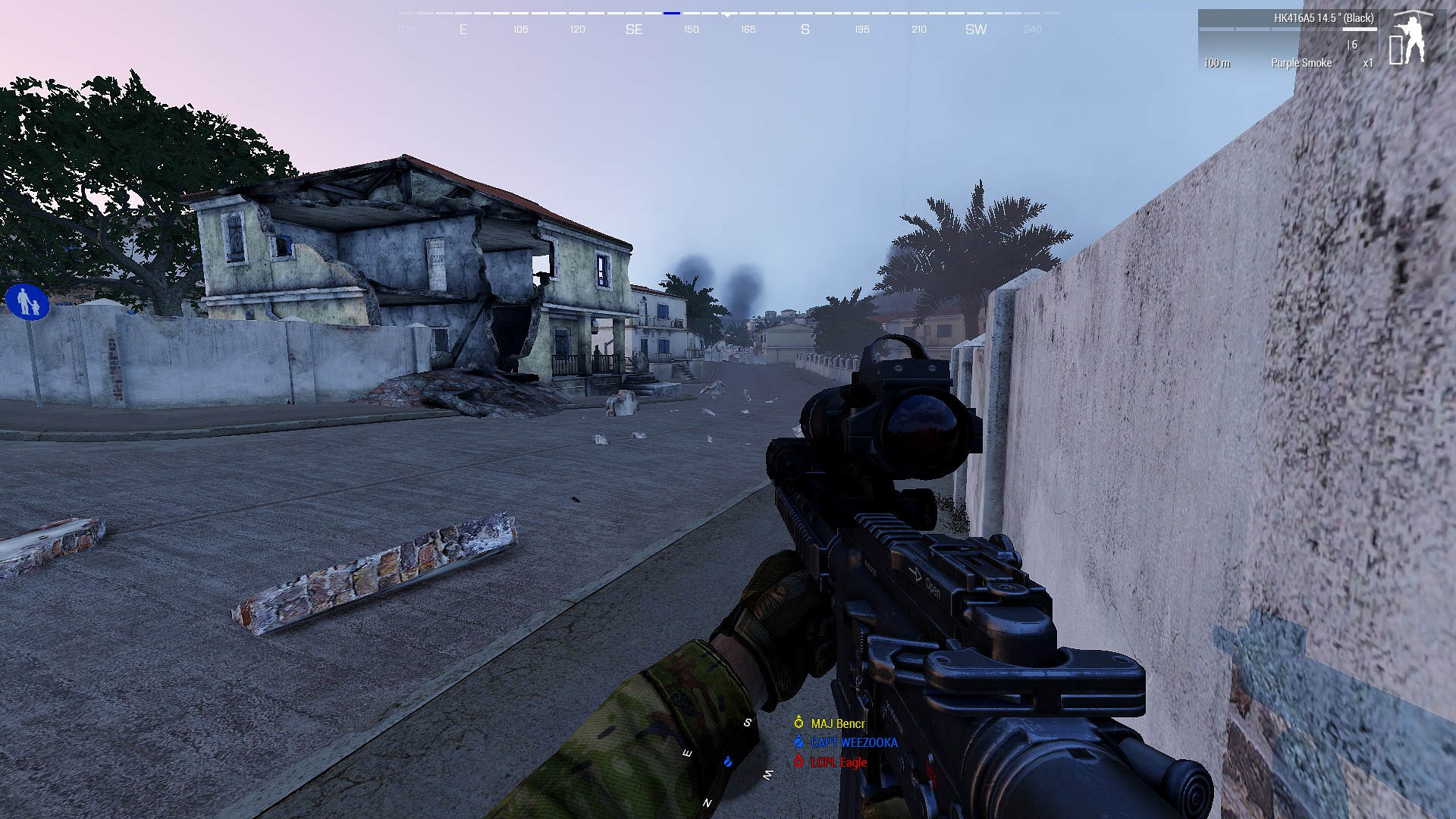Click the S cardinal letter on the mini compass

click(x=747, y=723)
